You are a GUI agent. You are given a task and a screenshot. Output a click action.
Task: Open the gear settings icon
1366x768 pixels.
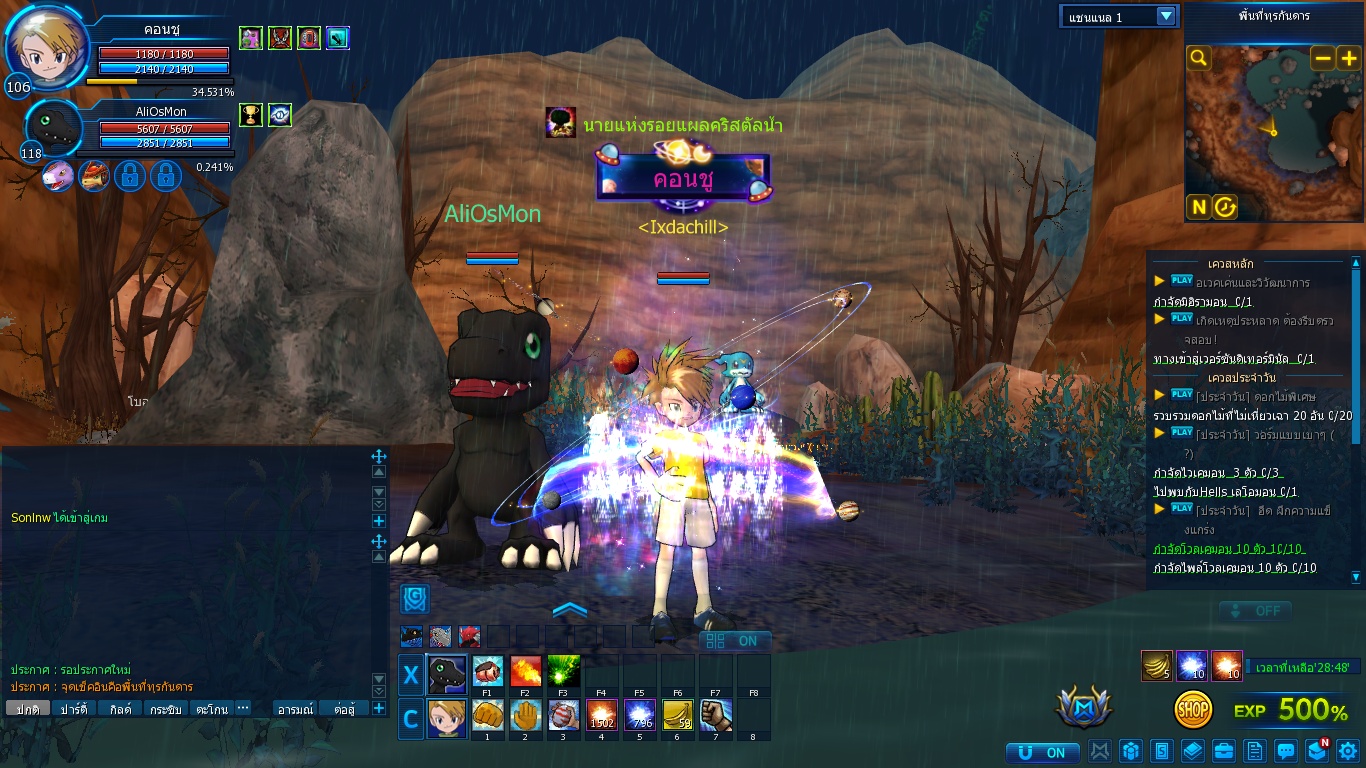coord(1348,750)
